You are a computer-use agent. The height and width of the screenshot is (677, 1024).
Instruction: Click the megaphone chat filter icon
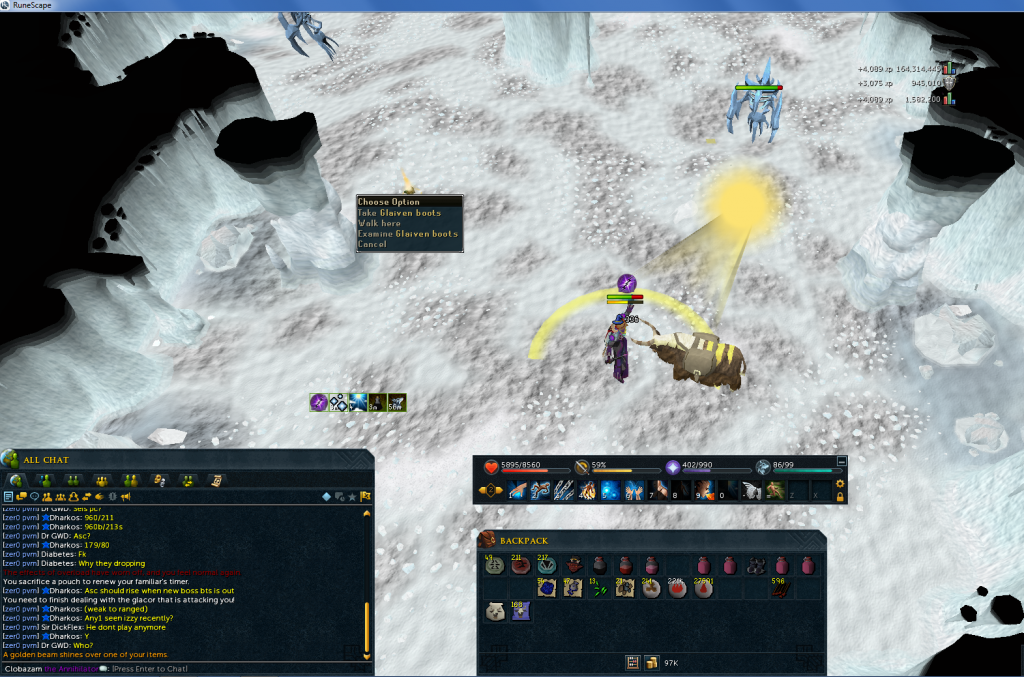(x=126, y=496)
